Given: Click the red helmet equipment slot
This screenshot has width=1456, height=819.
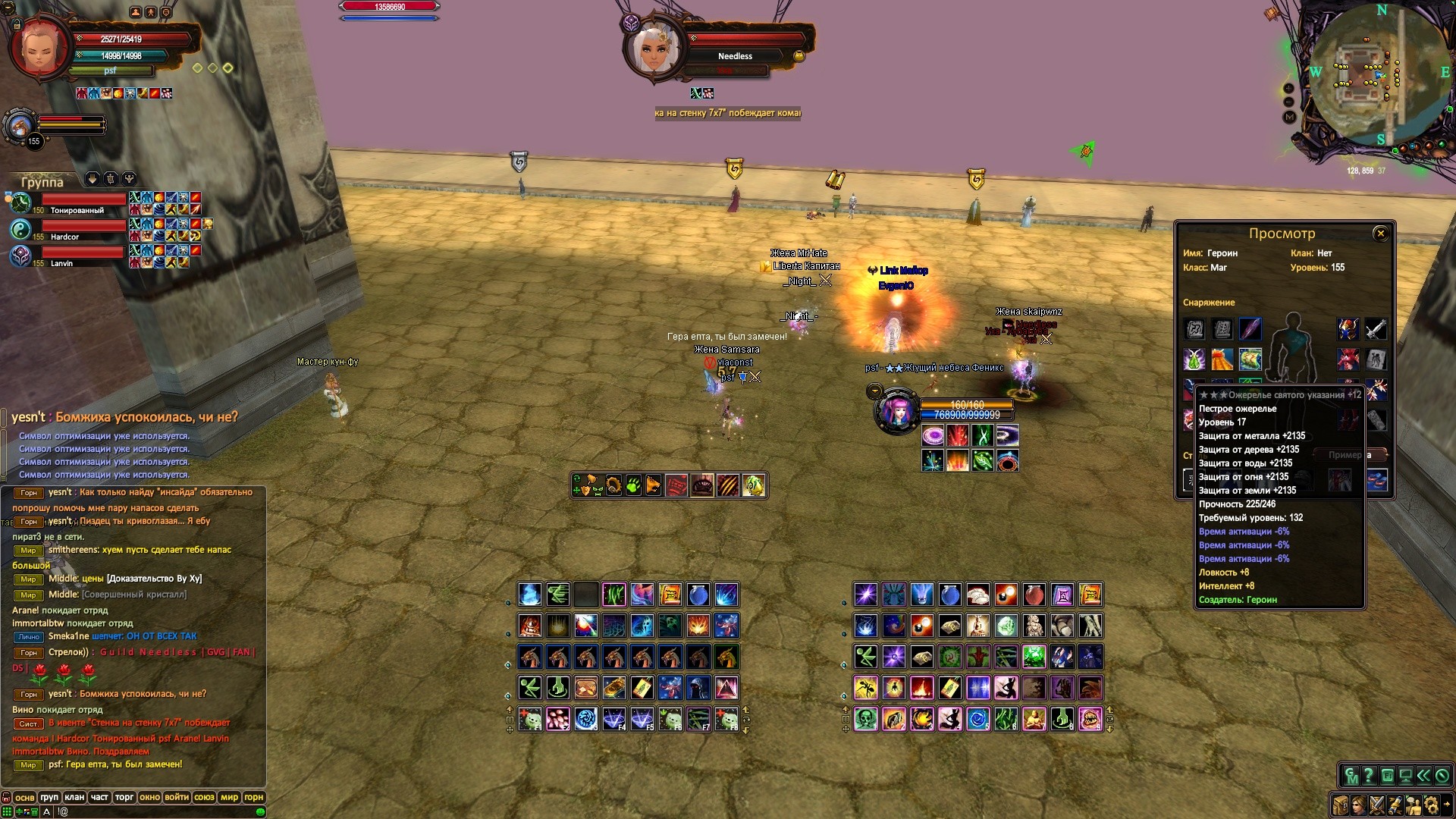Looking at the screenshot, I should tap(1348, 329).
